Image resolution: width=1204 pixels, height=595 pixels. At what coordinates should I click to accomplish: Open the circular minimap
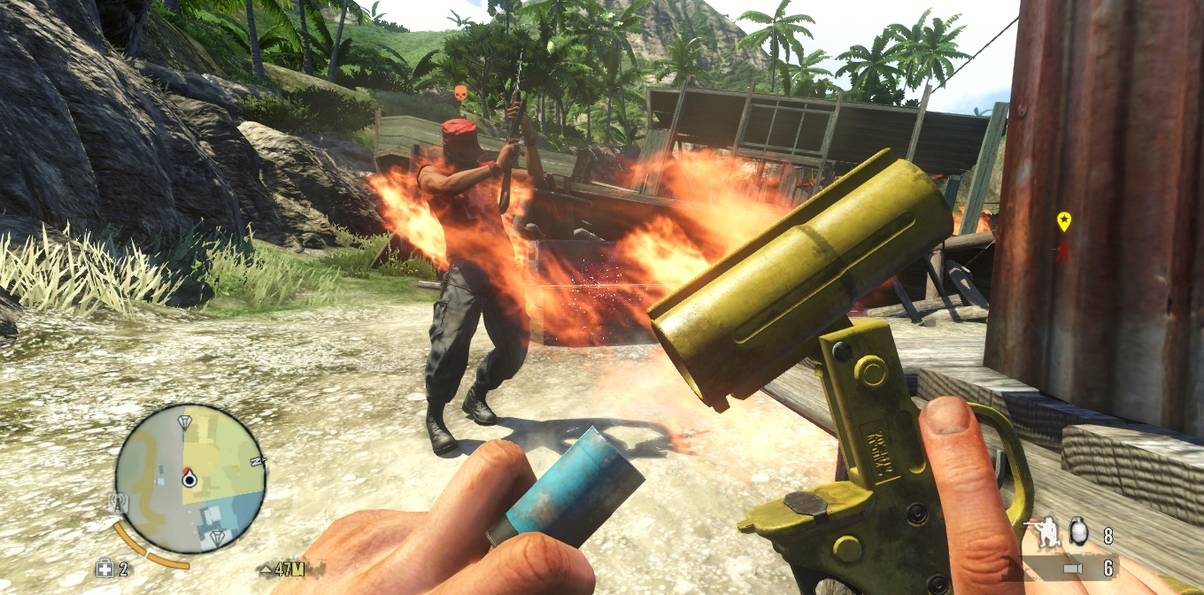[189, 478]
